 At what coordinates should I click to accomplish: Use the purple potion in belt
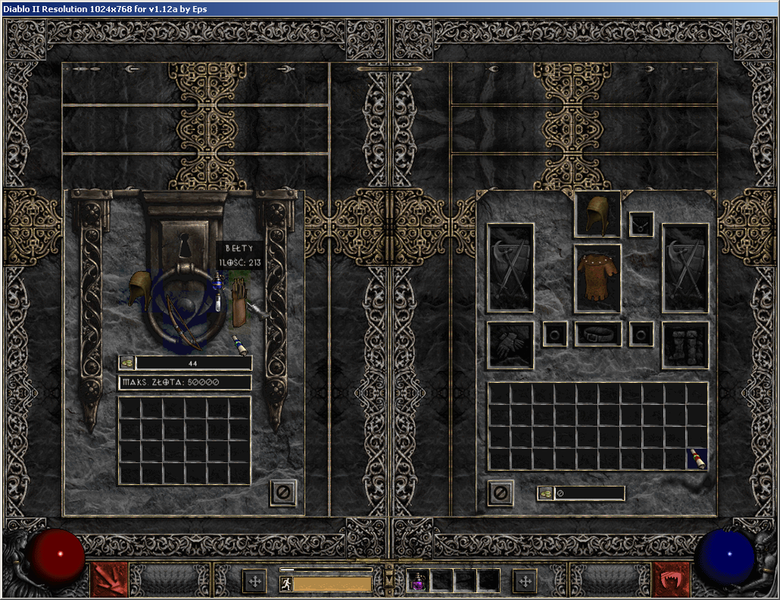tap(418, 579)
